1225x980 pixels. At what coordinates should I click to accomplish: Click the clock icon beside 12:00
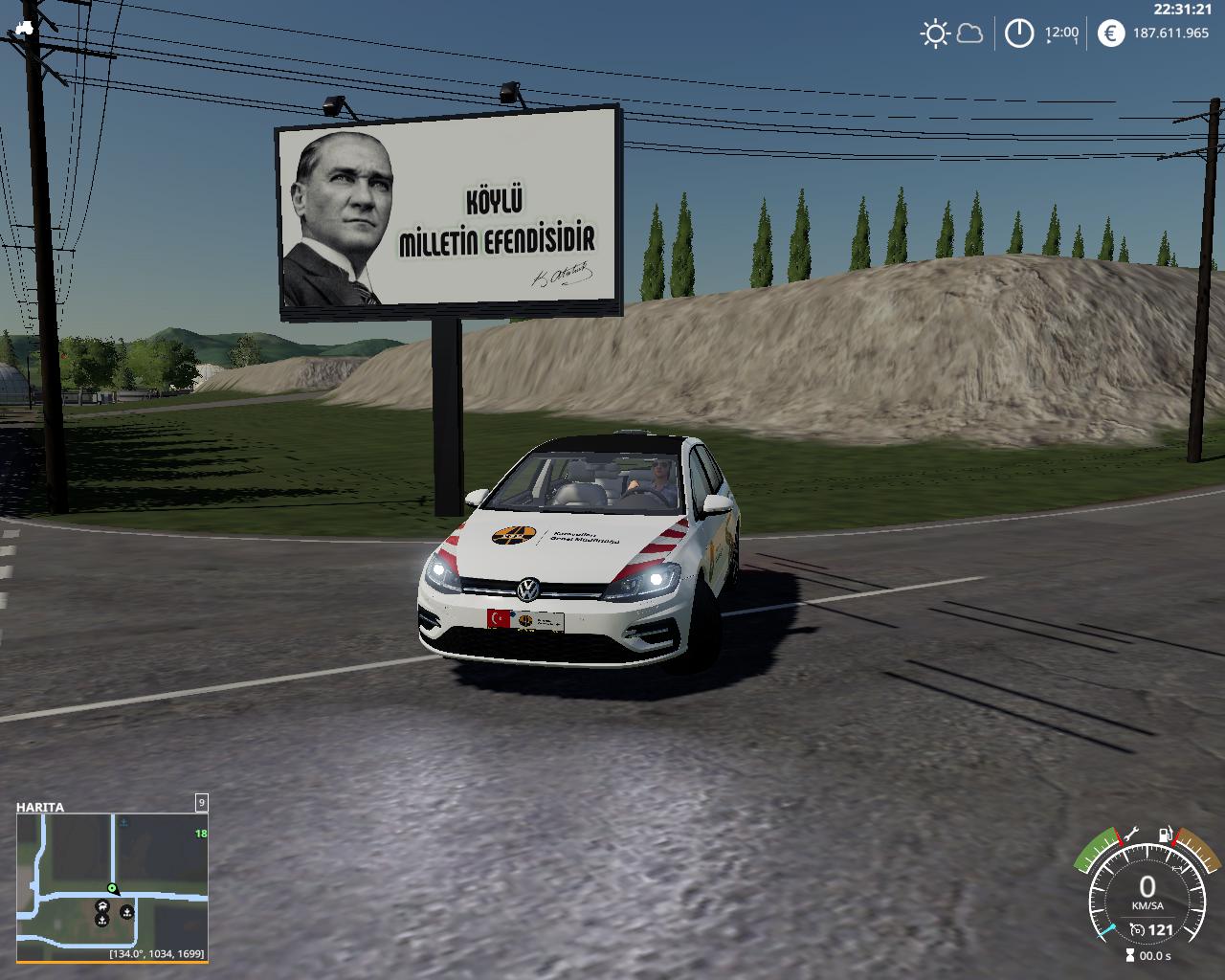tap(1019, 34)
